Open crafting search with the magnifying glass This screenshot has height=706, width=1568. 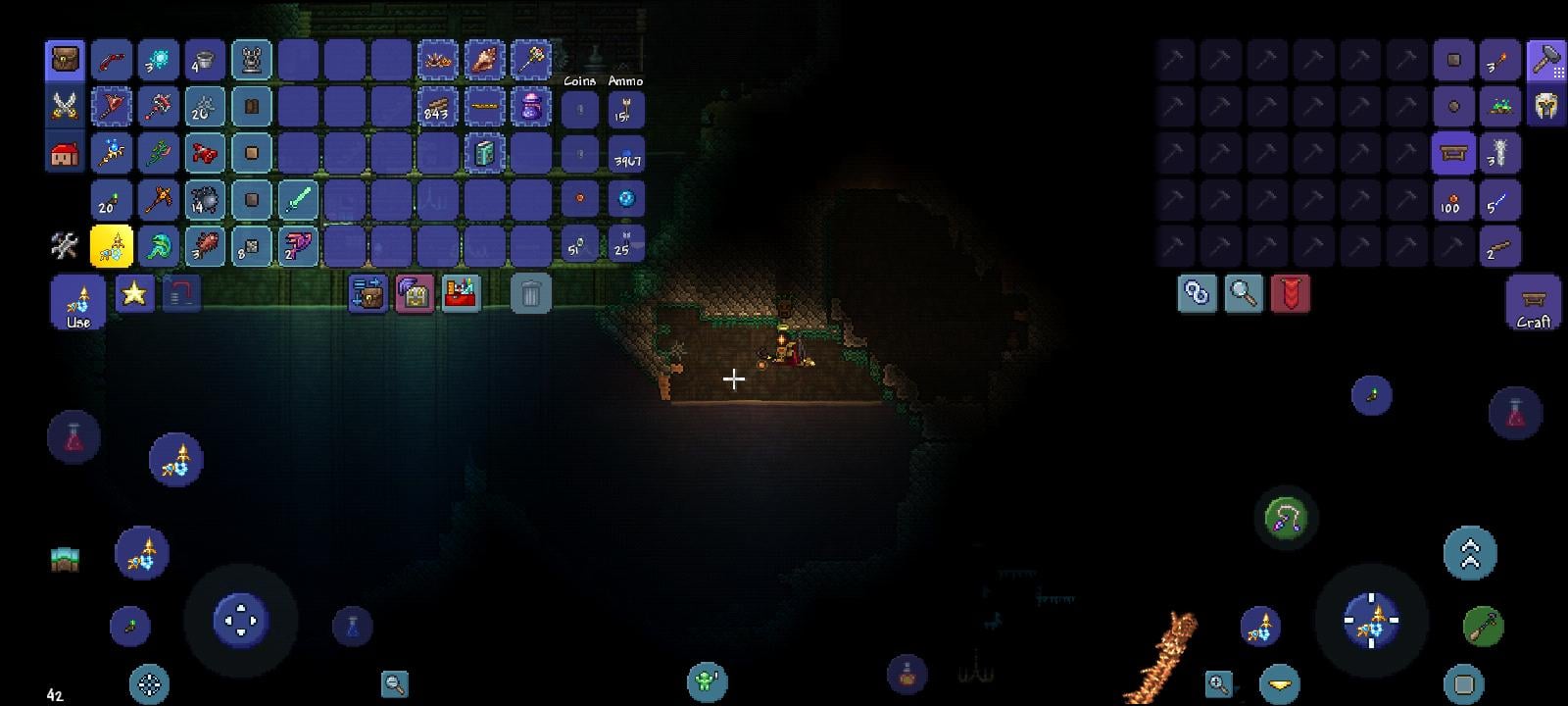click(x=1243, y=293)
